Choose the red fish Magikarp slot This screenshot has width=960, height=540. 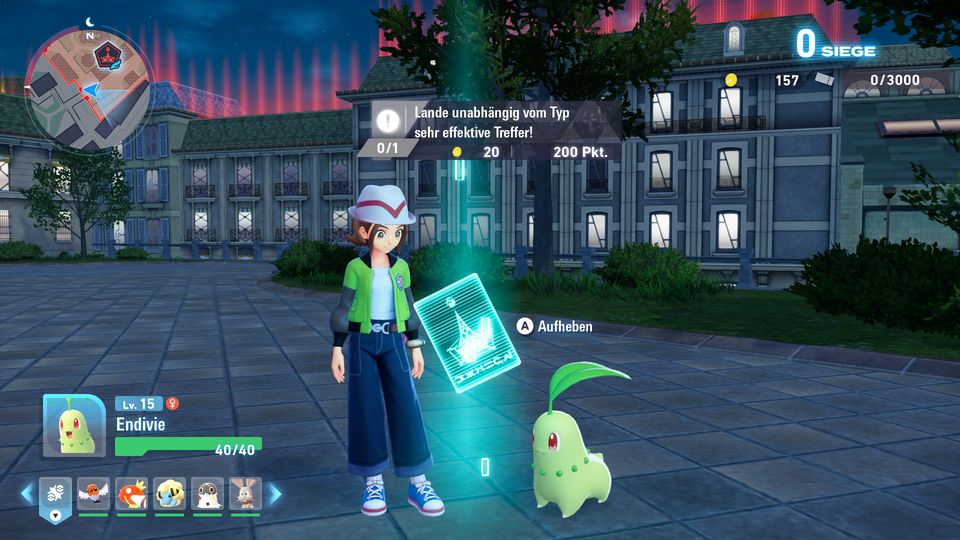(x=131, y=493)
